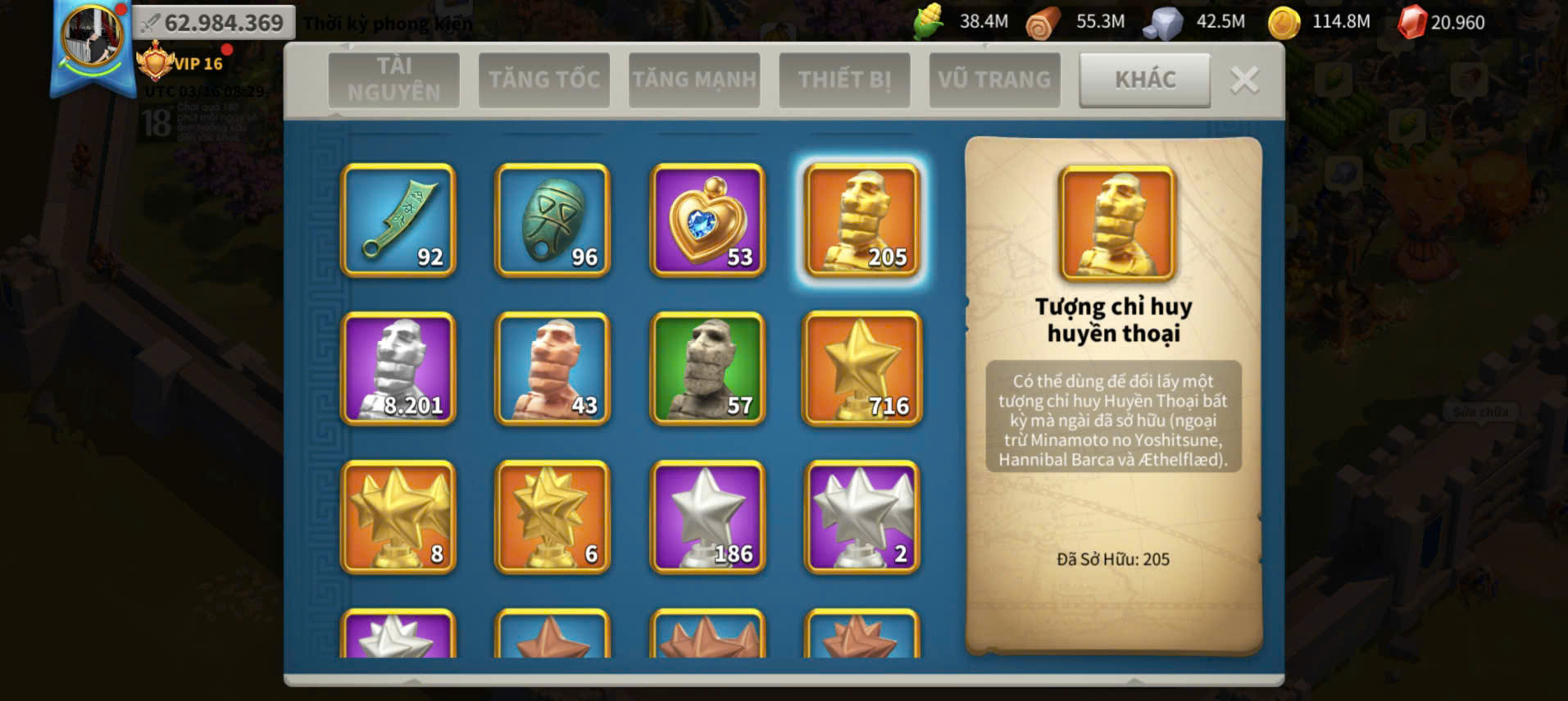This screenshot has height=701, width=1568.
Task: Show the Thiết Bị tab
Action: [844, 80]
